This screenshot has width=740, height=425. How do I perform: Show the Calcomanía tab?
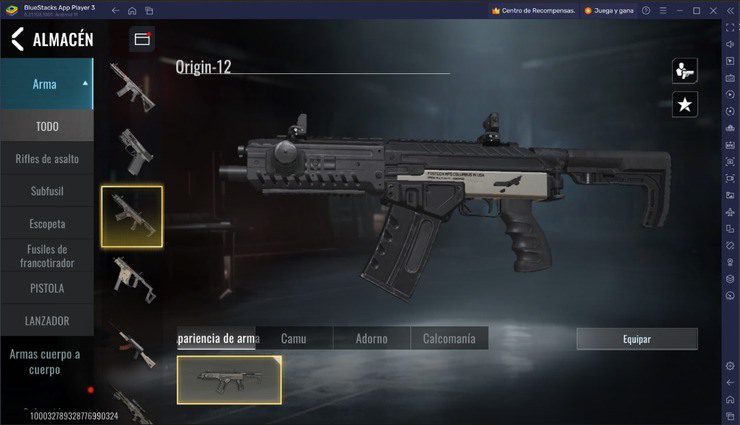point(449,339)
